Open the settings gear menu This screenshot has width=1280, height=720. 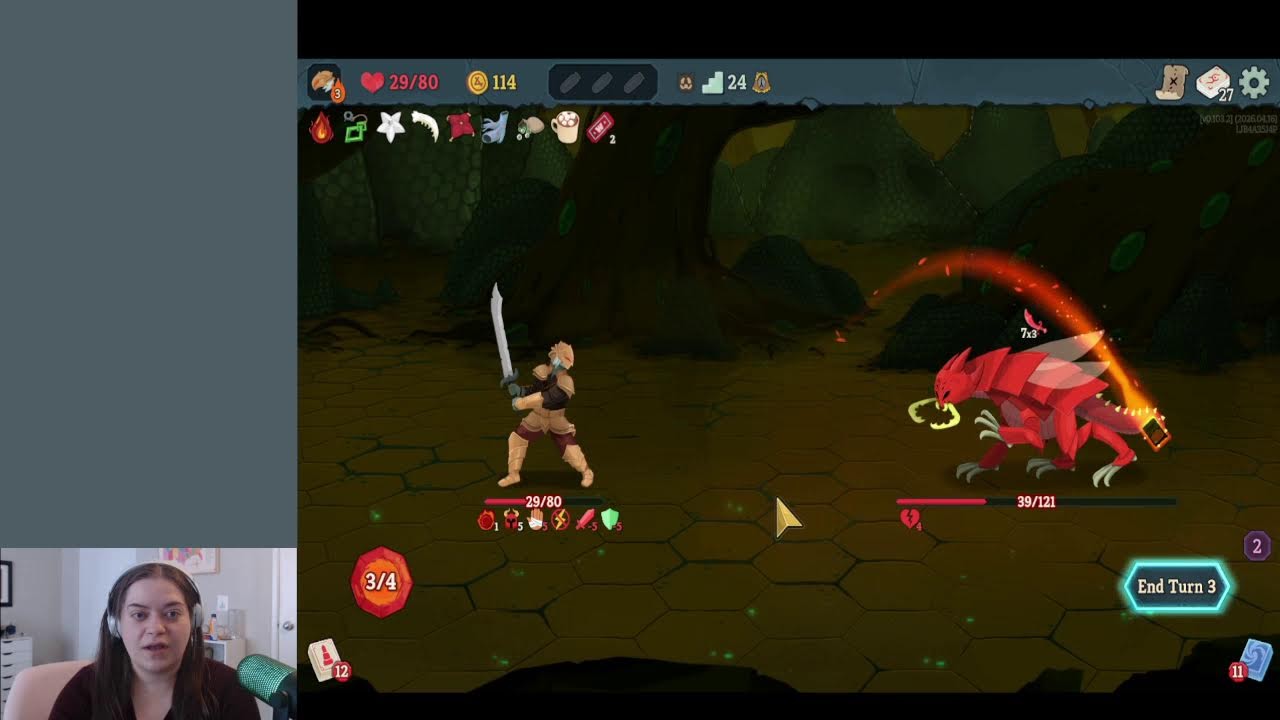(1254, 83)
